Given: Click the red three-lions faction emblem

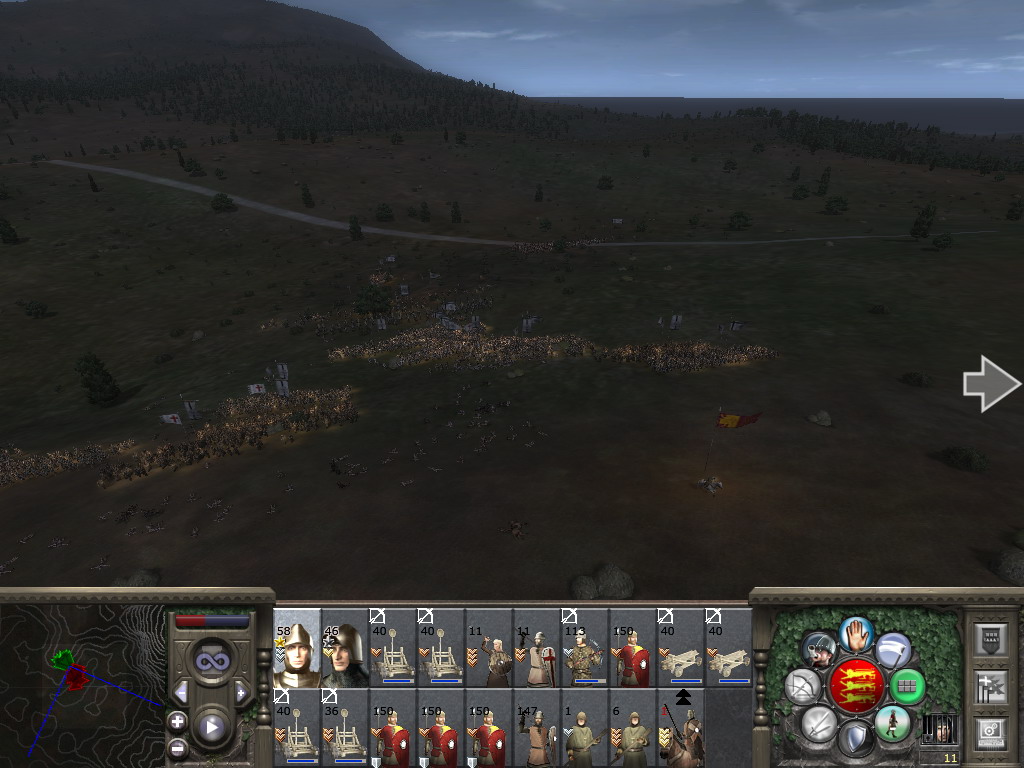Looking at the screenshot, I should 856,686.
